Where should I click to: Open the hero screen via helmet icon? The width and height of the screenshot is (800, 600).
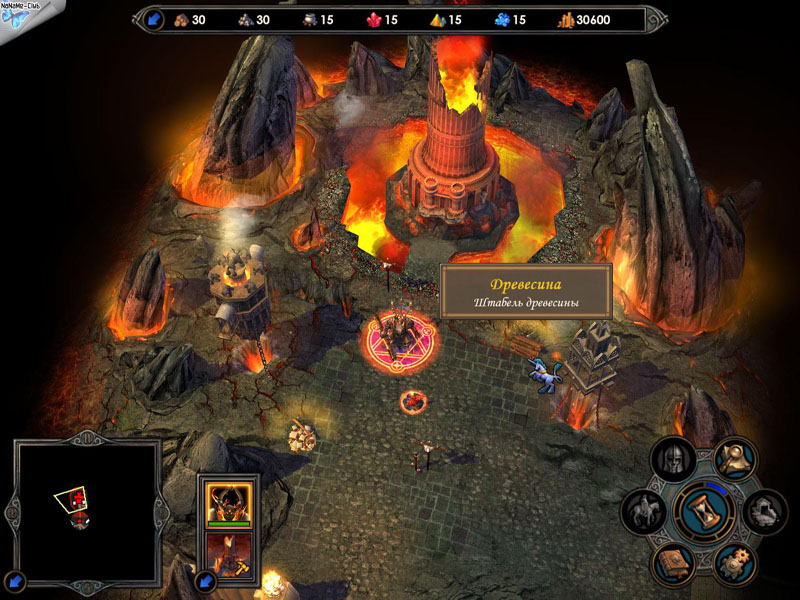[x=672, y=461]
